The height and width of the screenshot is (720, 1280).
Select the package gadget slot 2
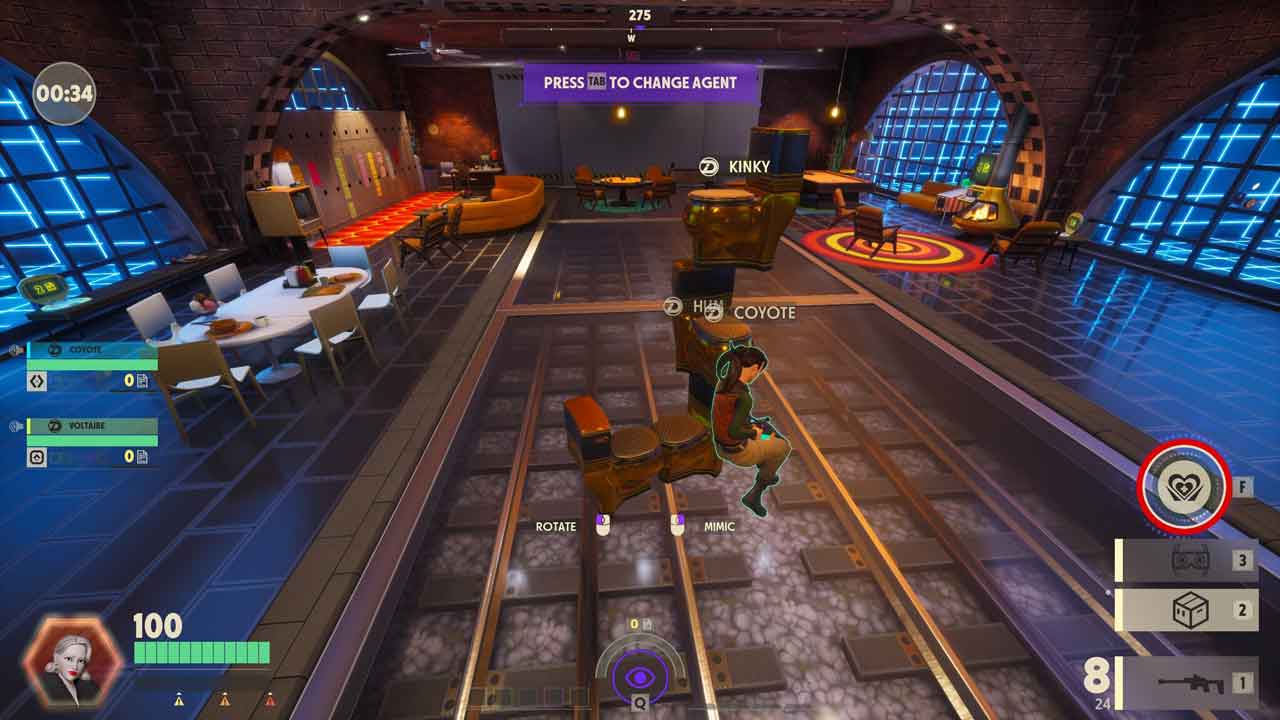tap(1187, 609)
